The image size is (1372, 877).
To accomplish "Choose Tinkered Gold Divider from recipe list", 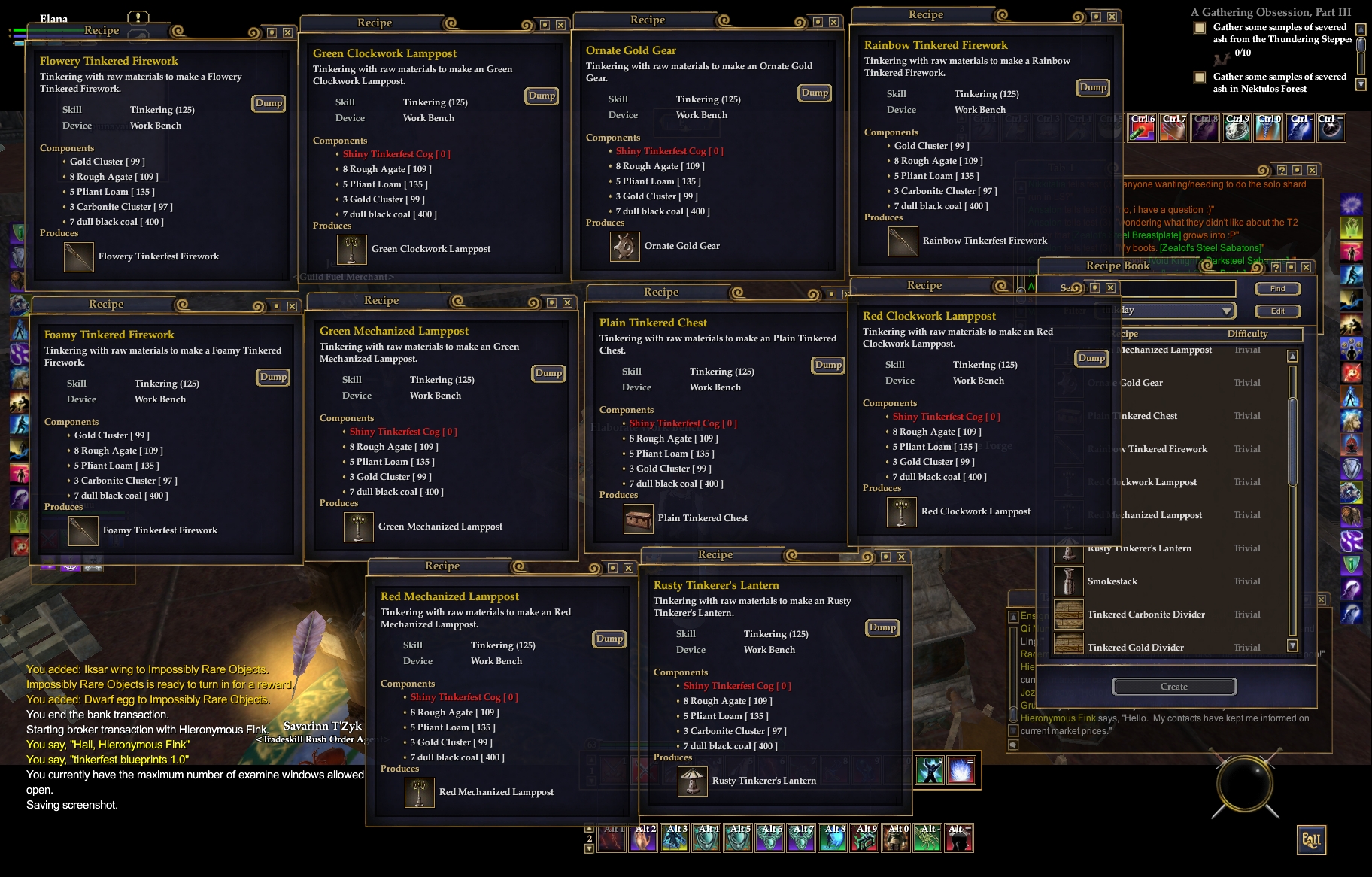I will [1135, 647].
